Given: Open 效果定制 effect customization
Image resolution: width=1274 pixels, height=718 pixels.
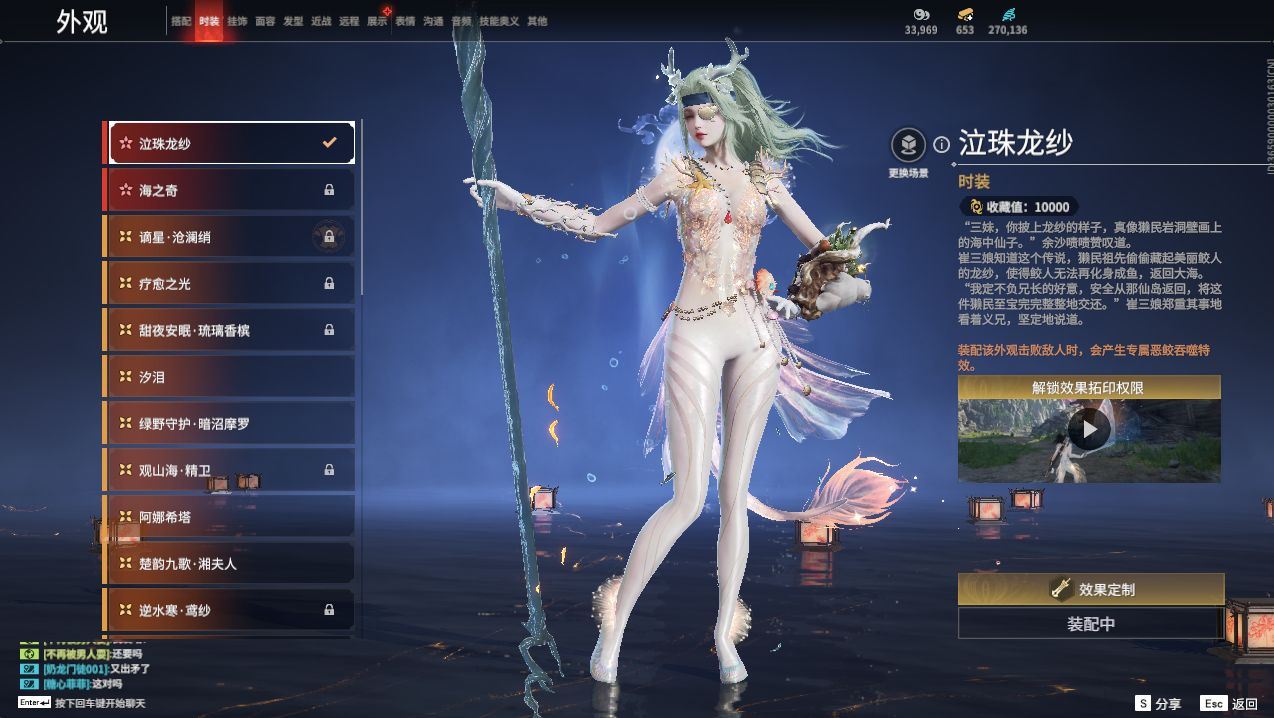Looking at the screenshot, I should click(1090, 590).
